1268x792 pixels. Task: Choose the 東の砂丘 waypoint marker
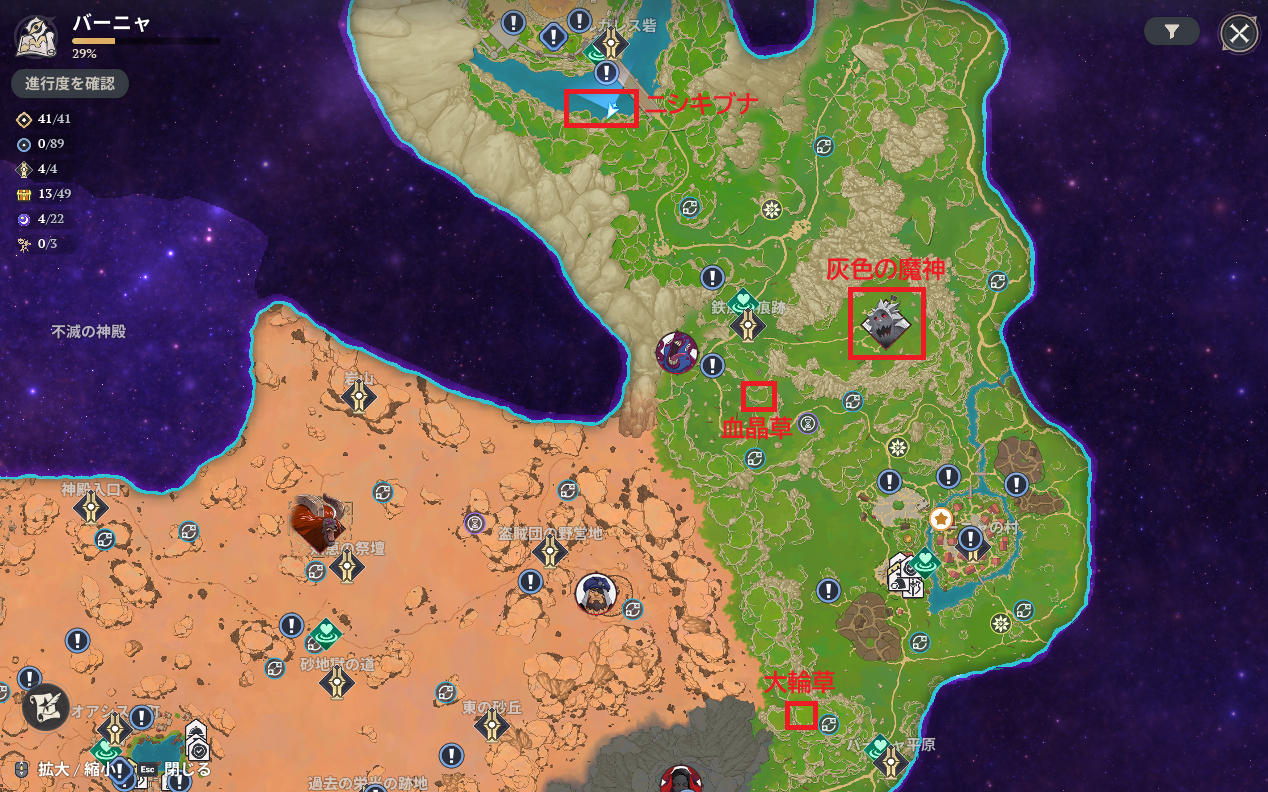click(492, 724)
